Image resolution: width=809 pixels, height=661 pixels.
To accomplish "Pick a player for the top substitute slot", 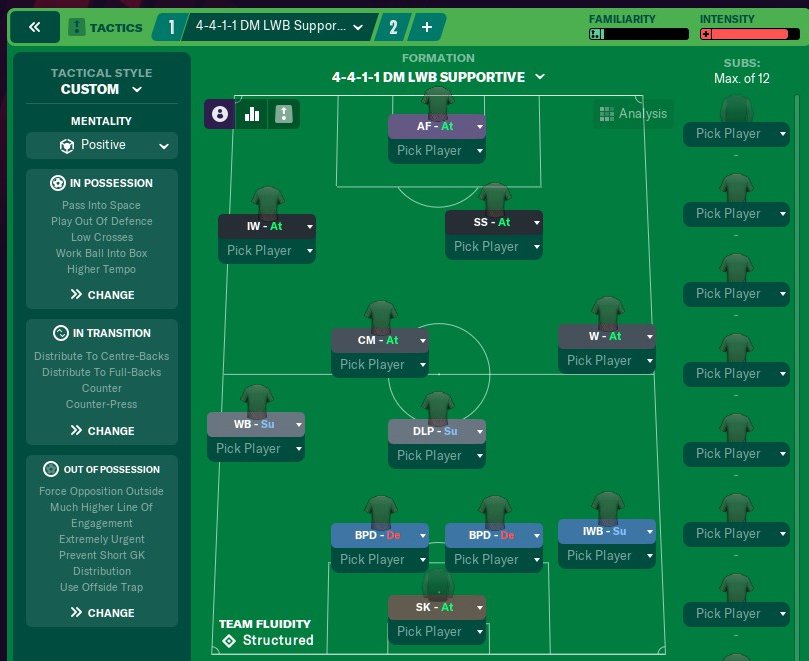I will click(x=735, y=133).
